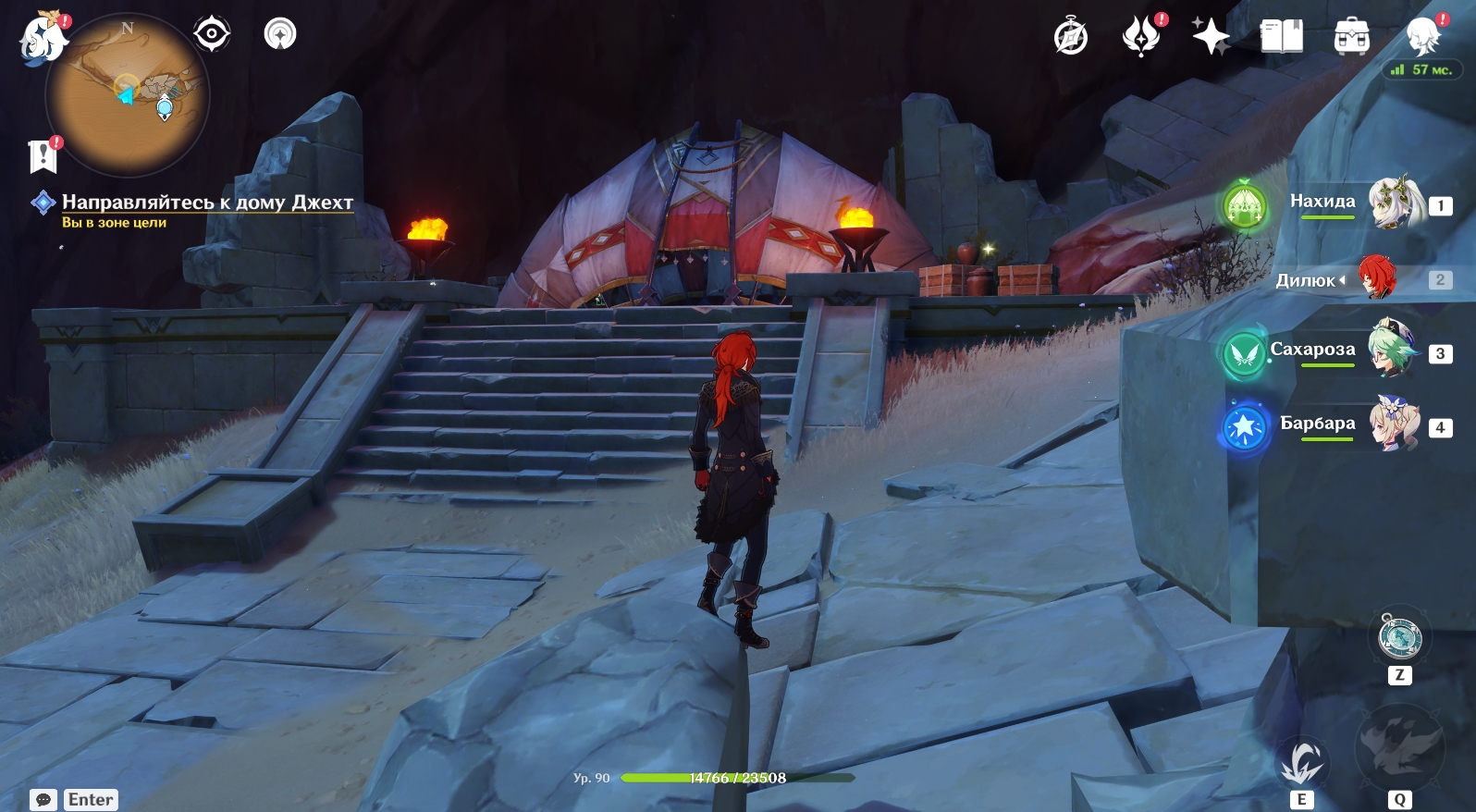Open the Paimon menu
Viewport: 1476px width, 812px height.
pos(43,39)
